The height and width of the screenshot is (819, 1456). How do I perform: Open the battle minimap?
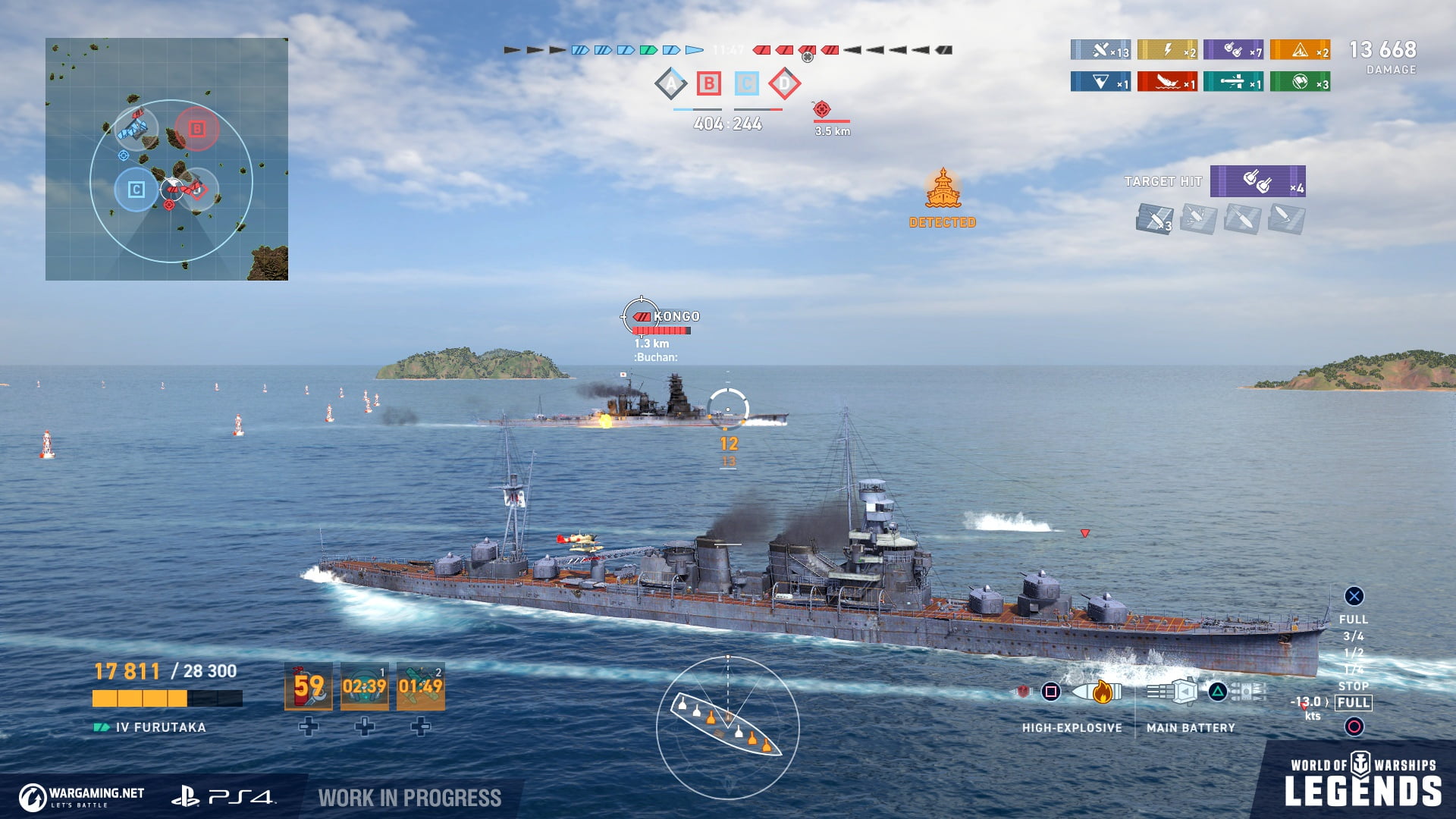pos(167,159)
